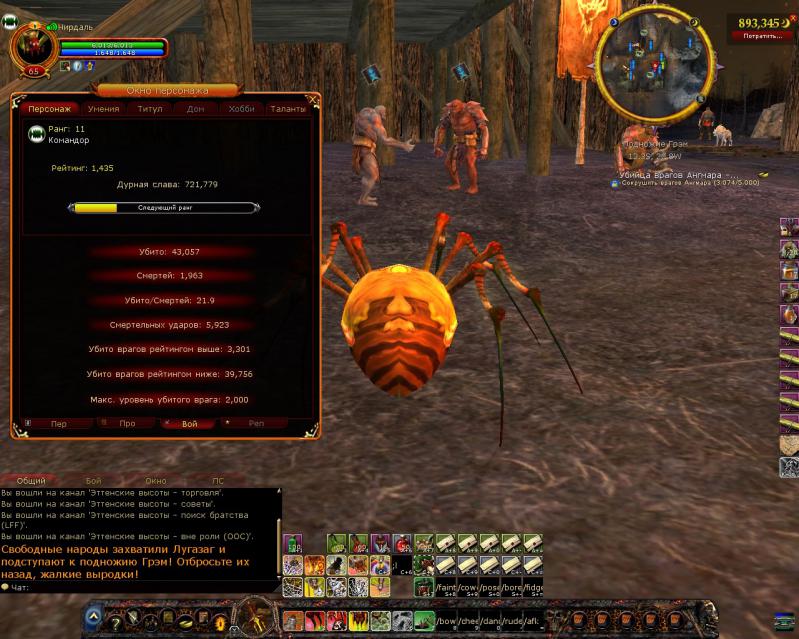This screenshot has height=639, width=799.
Task: Open the Пер bottom tab
Action: (59, 424)
